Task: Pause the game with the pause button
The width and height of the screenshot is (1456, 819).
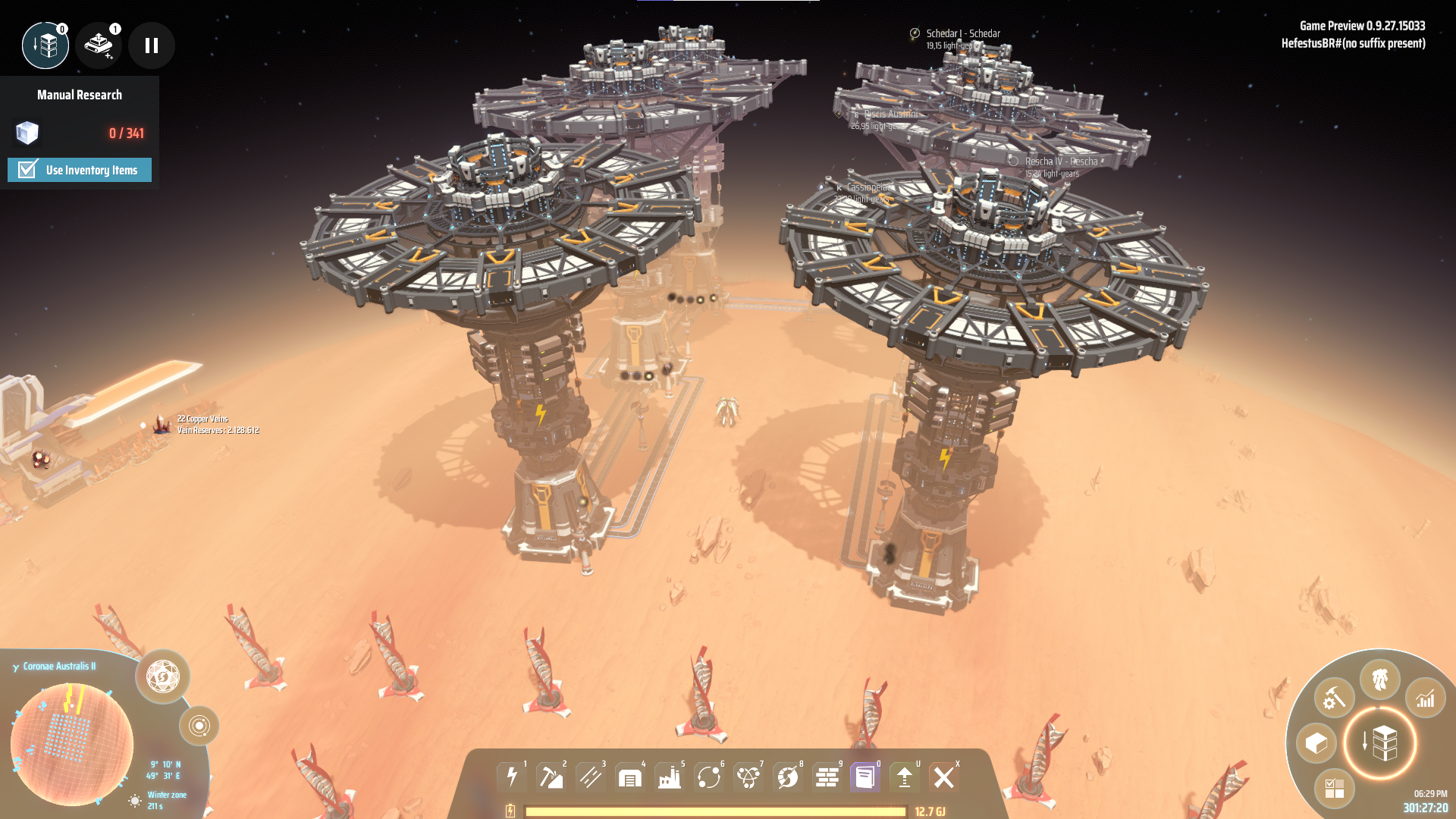Action: (152, 45)
